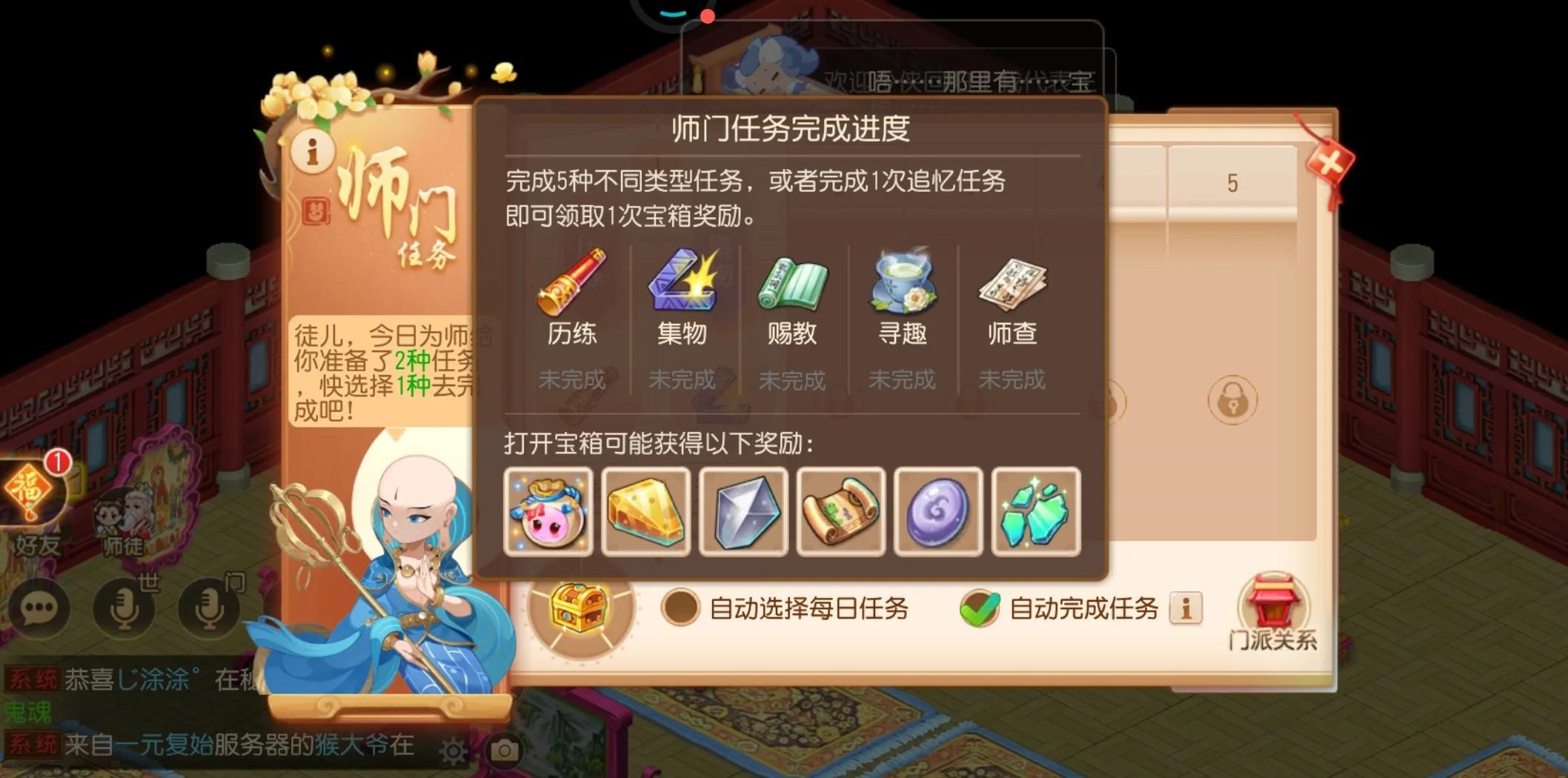This screenshot has width=1568, height=778.
Task: Select the tab labeled 5
Action: (1232, 184)
